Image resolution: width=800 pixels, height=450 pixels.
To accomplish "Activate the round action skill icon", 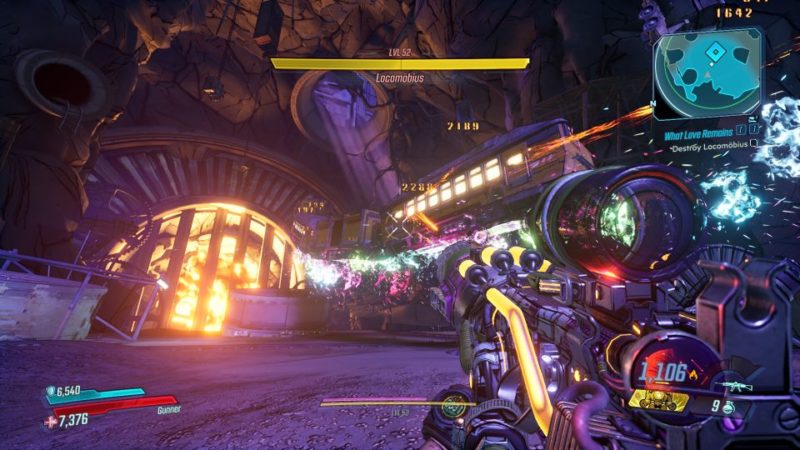I will [455, 405].
